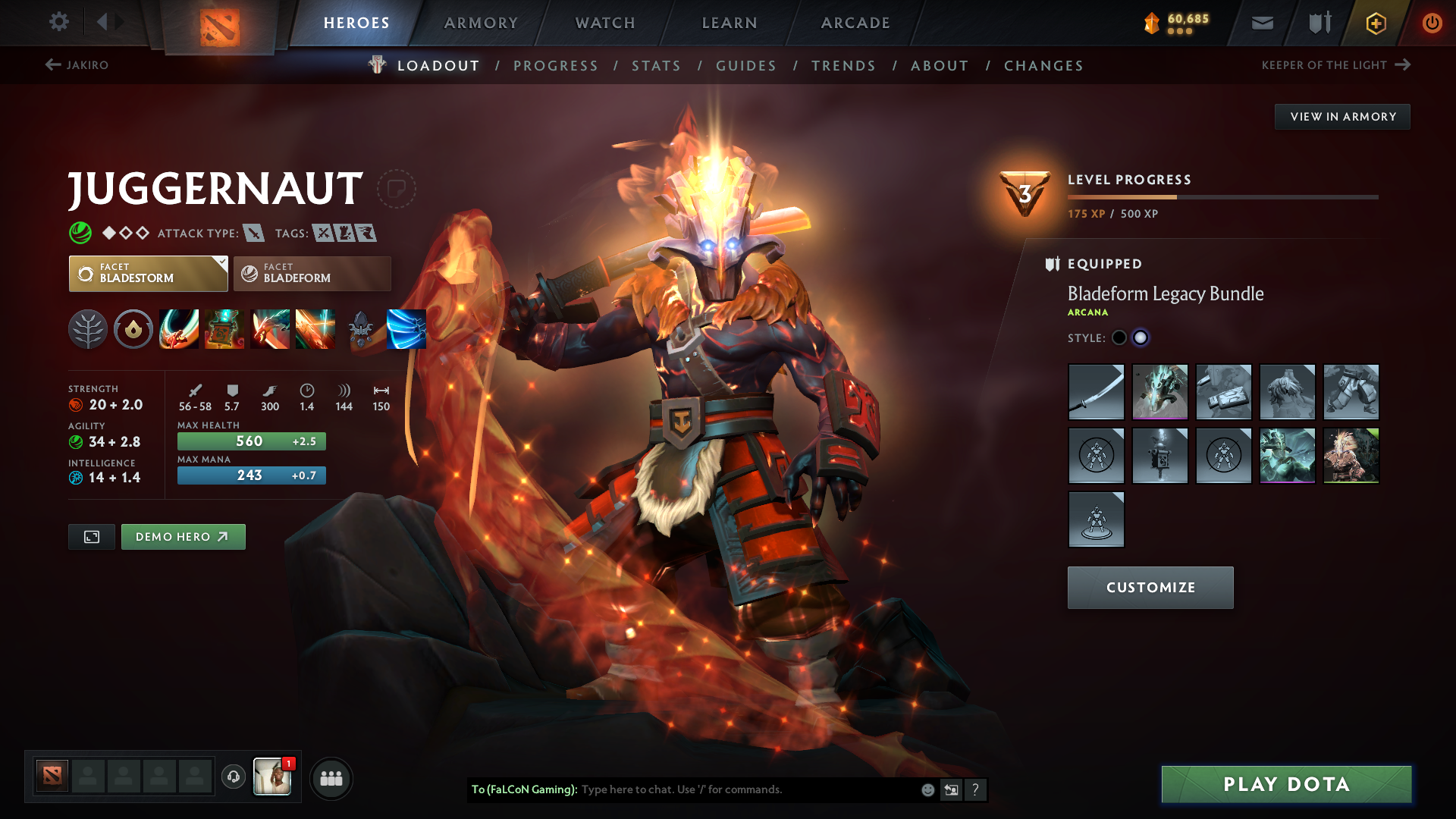Select the second style radio button
Viewport: 1456px width, 819px height.
tap(1141, 338)
